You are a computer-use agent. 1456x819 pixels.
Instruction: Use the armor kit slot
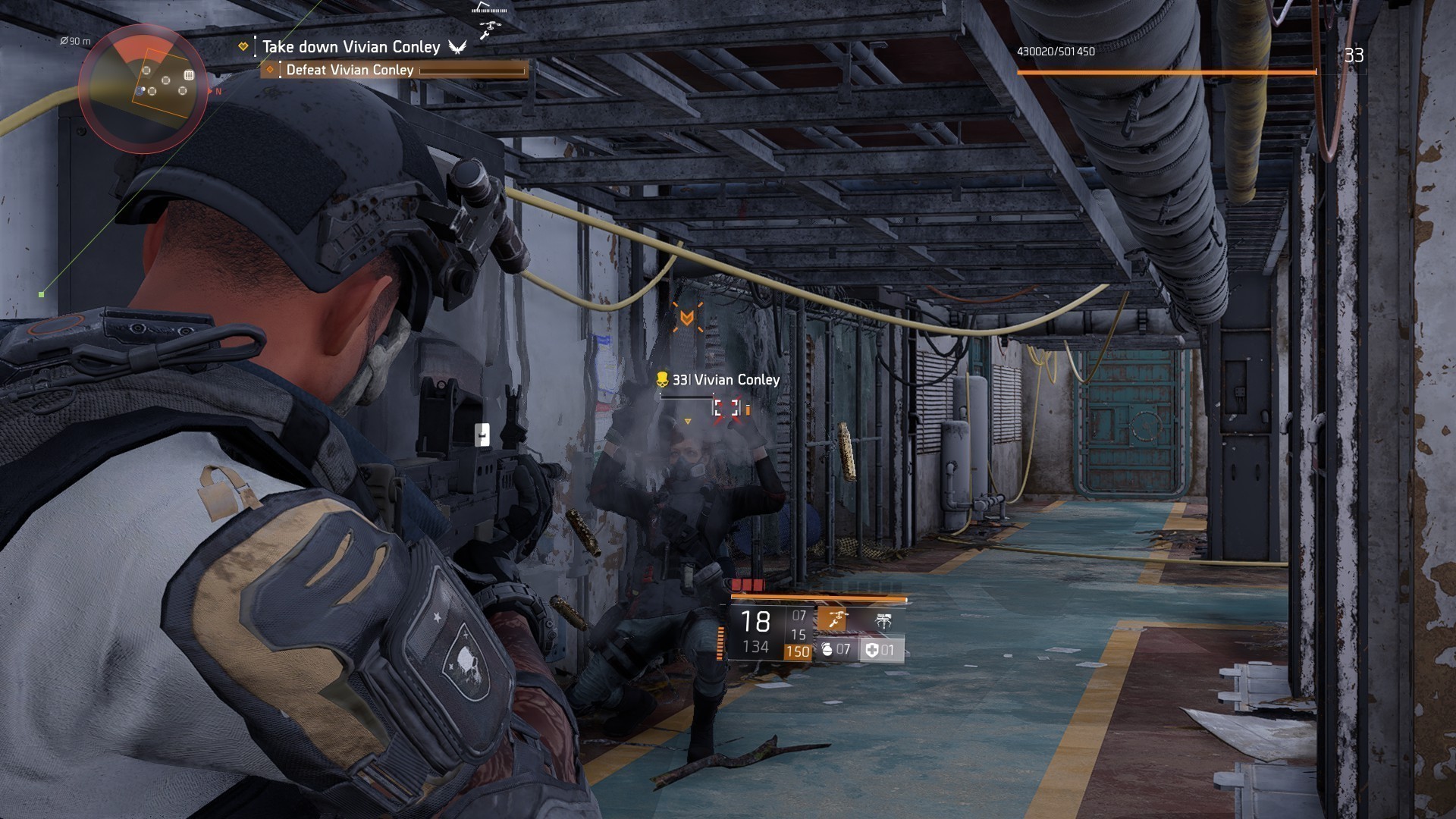(x=881, y=650)
